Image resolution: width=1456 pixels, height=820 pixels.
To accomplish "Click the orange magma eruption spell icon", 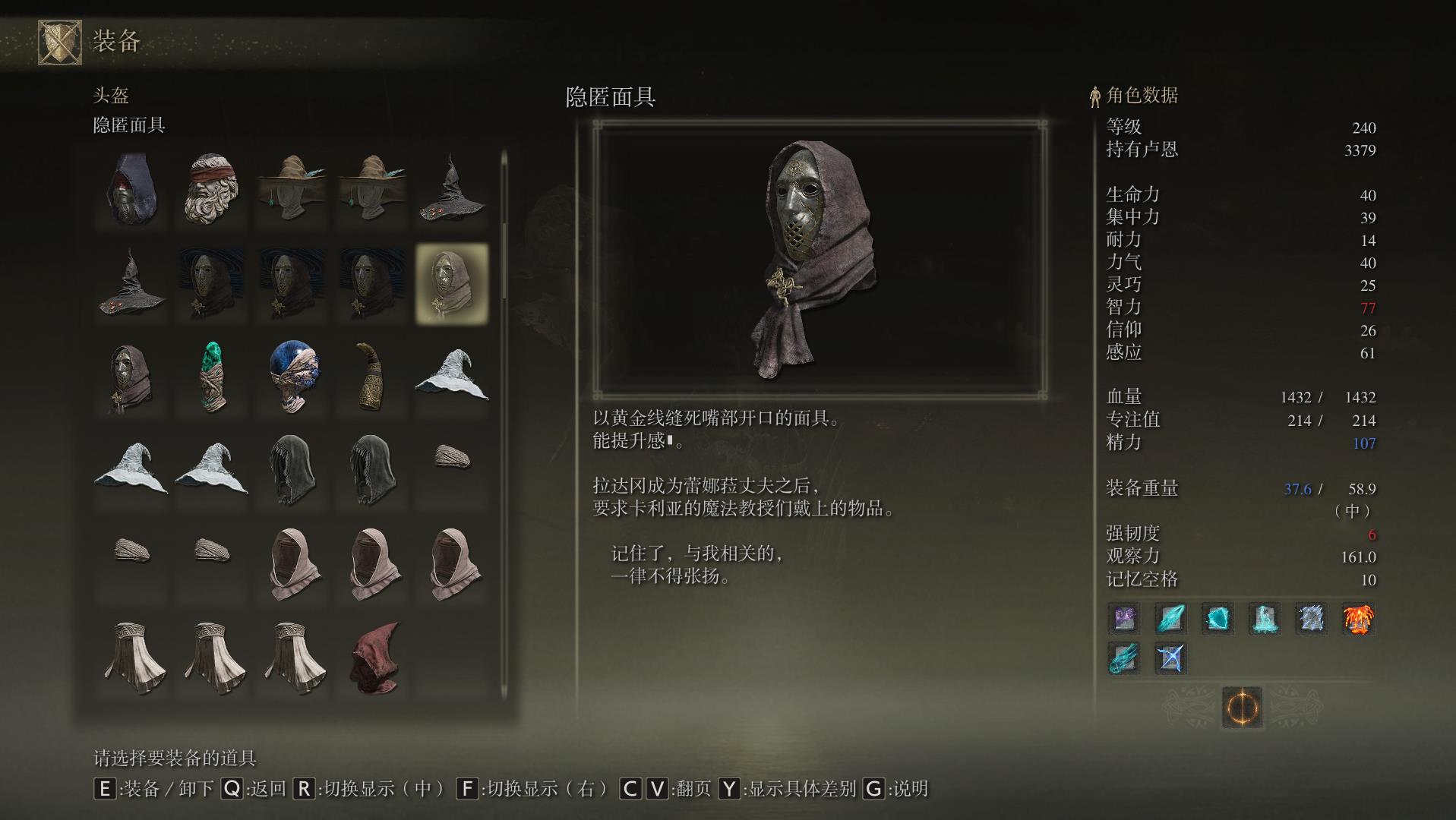I will pos(1358,619).
